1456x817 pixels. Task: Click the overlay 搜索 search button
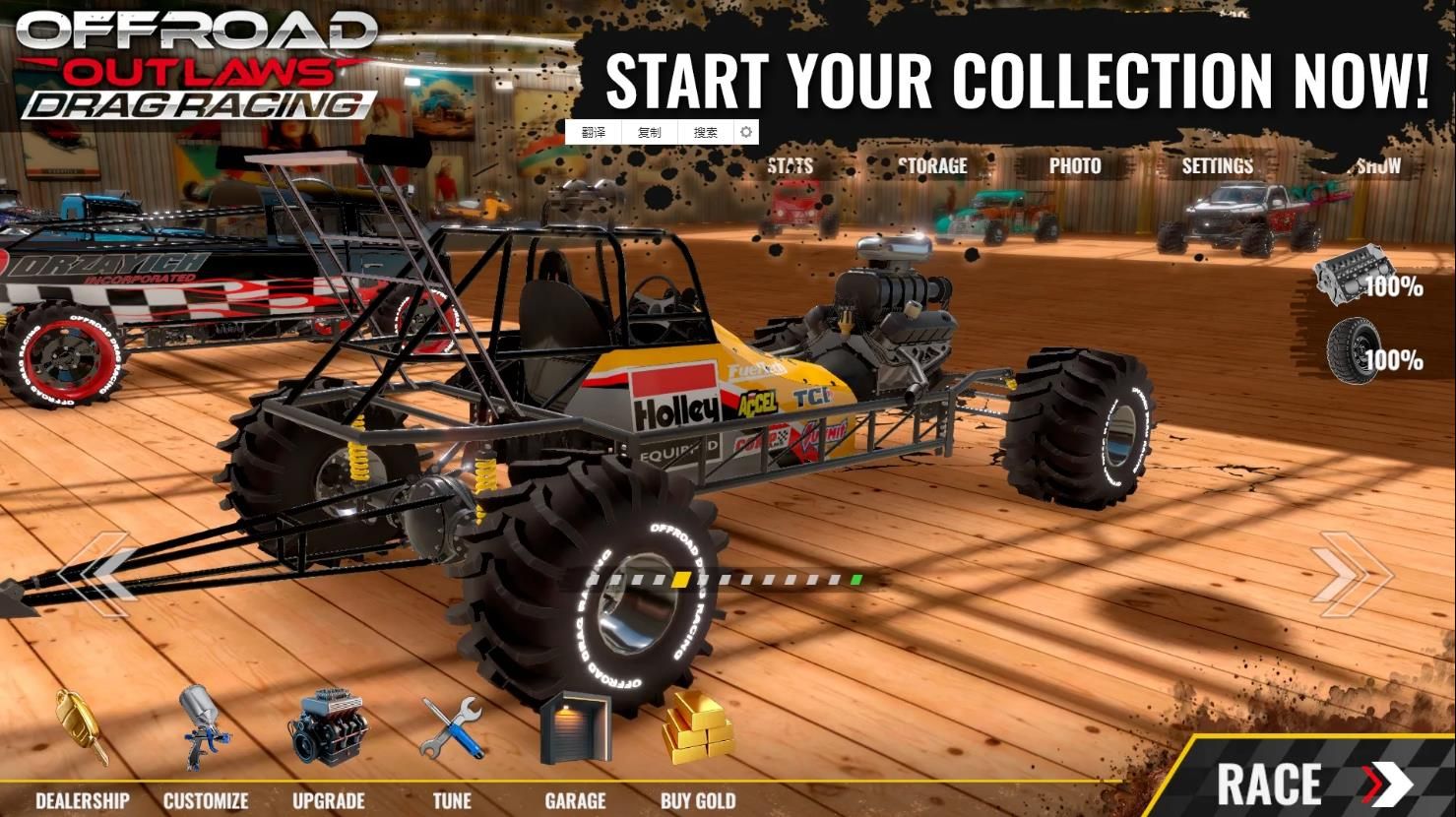705,132
